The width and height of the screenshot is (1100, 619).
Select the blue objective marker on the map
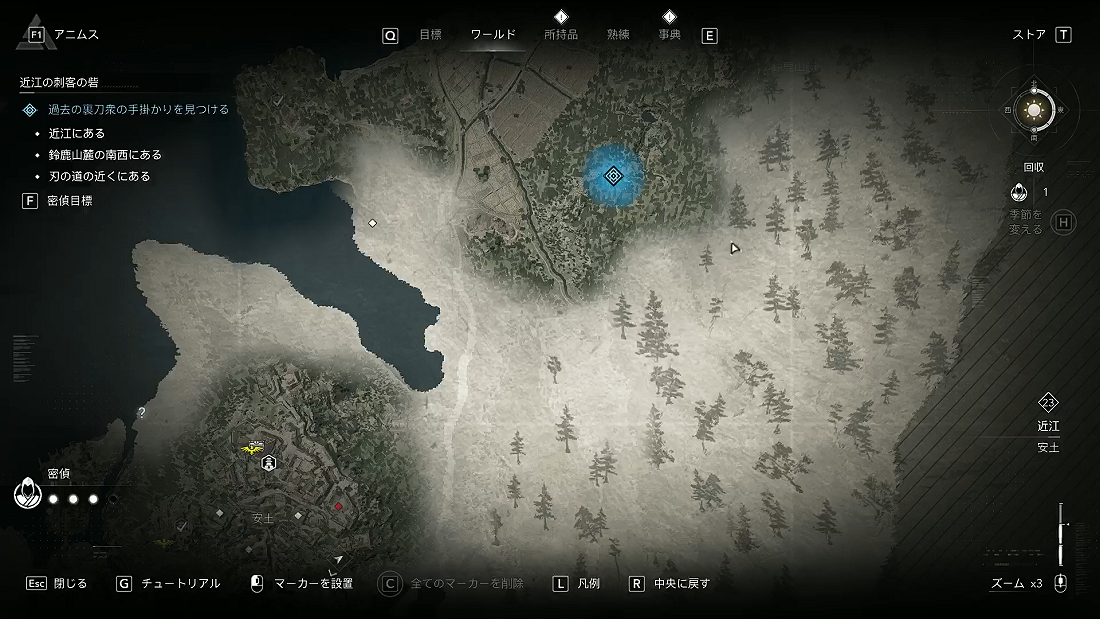[x=614, y=177]
